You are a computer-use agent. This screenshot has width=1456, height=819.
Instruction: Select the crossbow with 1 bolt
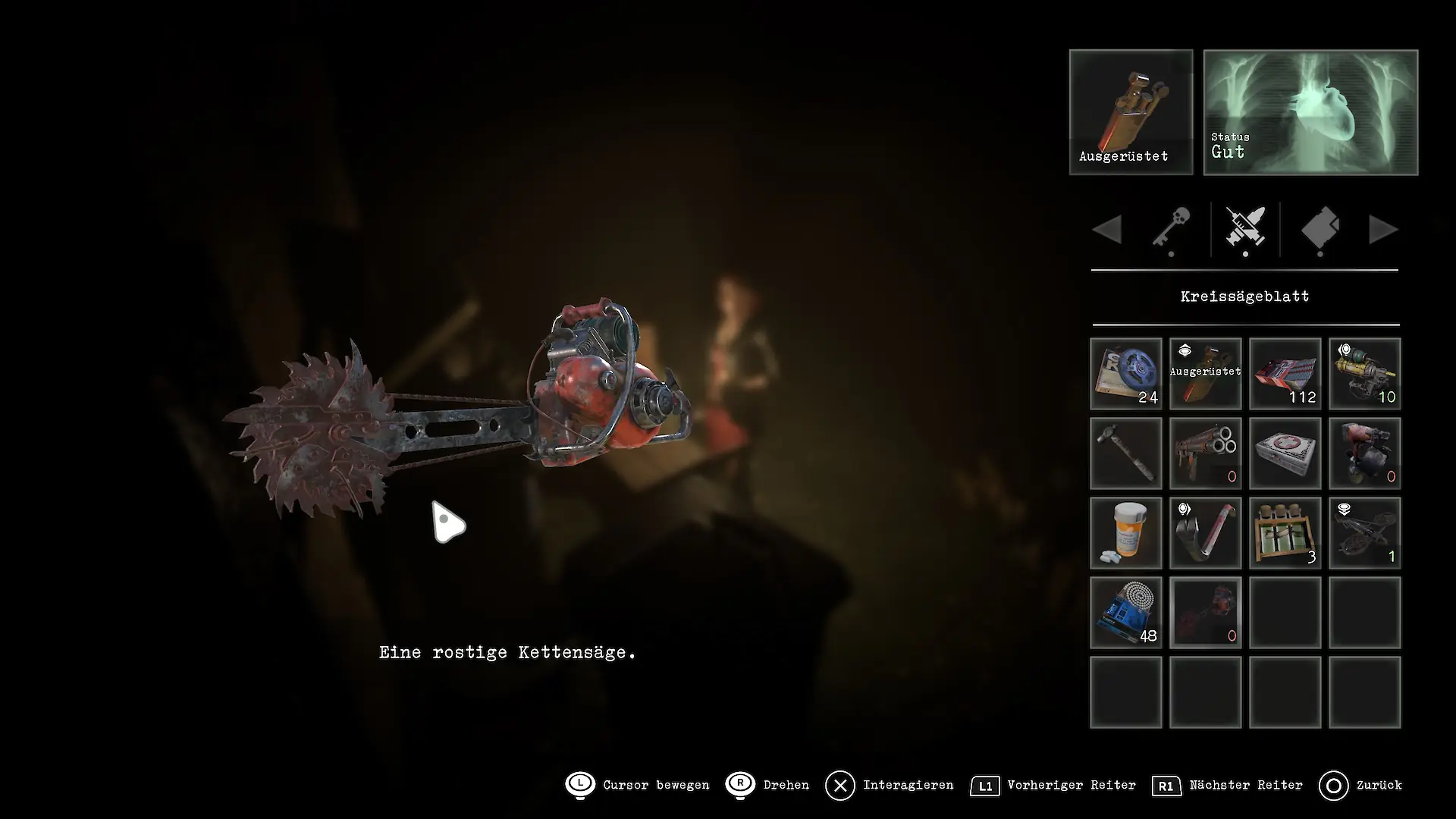click(1365, 533)
